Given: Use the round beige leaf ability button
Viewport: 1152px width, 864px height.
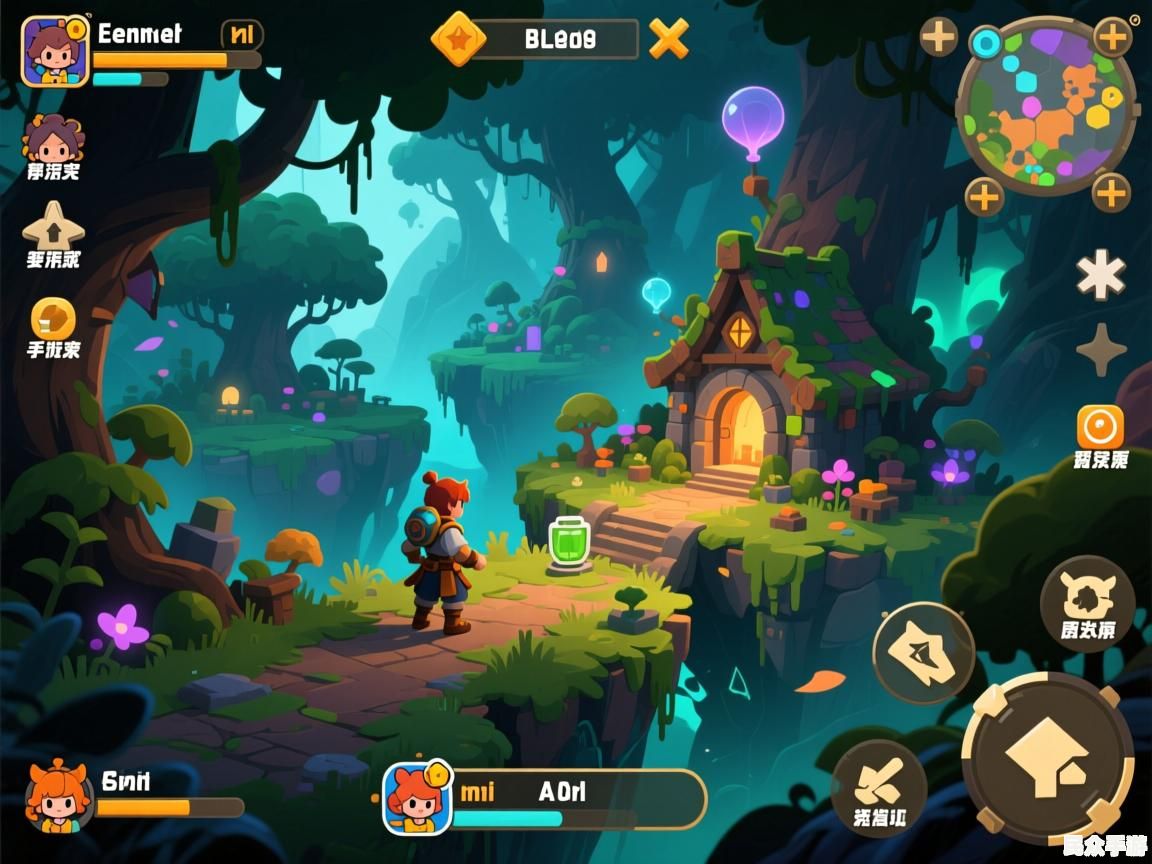Looking at the screenshot, I should pos(924,654).
